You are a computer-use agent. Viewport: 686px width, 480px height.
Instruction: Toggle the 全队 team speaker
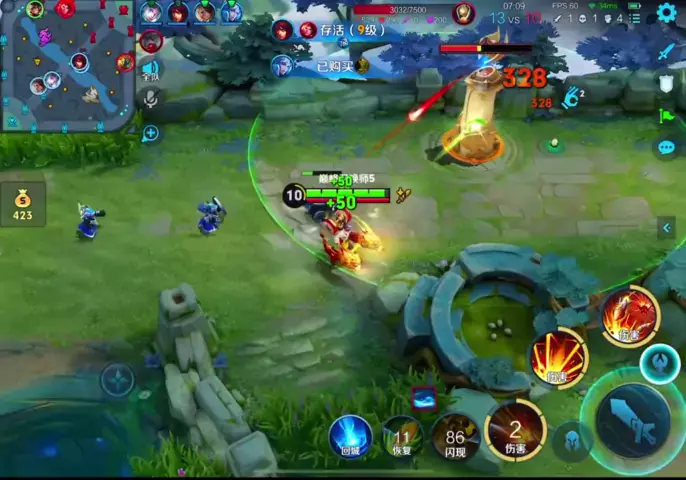pyautogui.click(x=150, y=70)
